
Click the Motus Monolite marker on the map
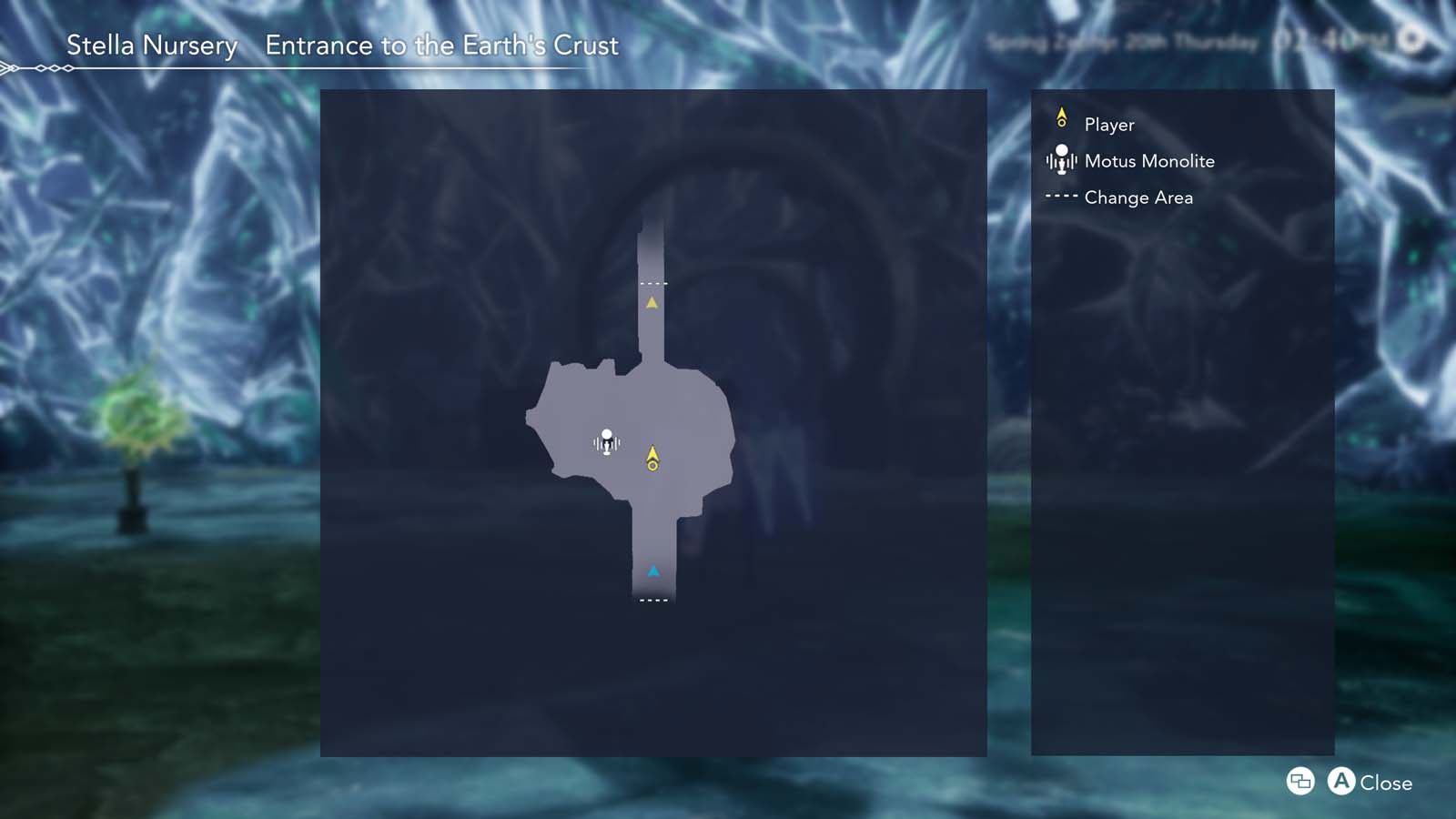(608, 439)
